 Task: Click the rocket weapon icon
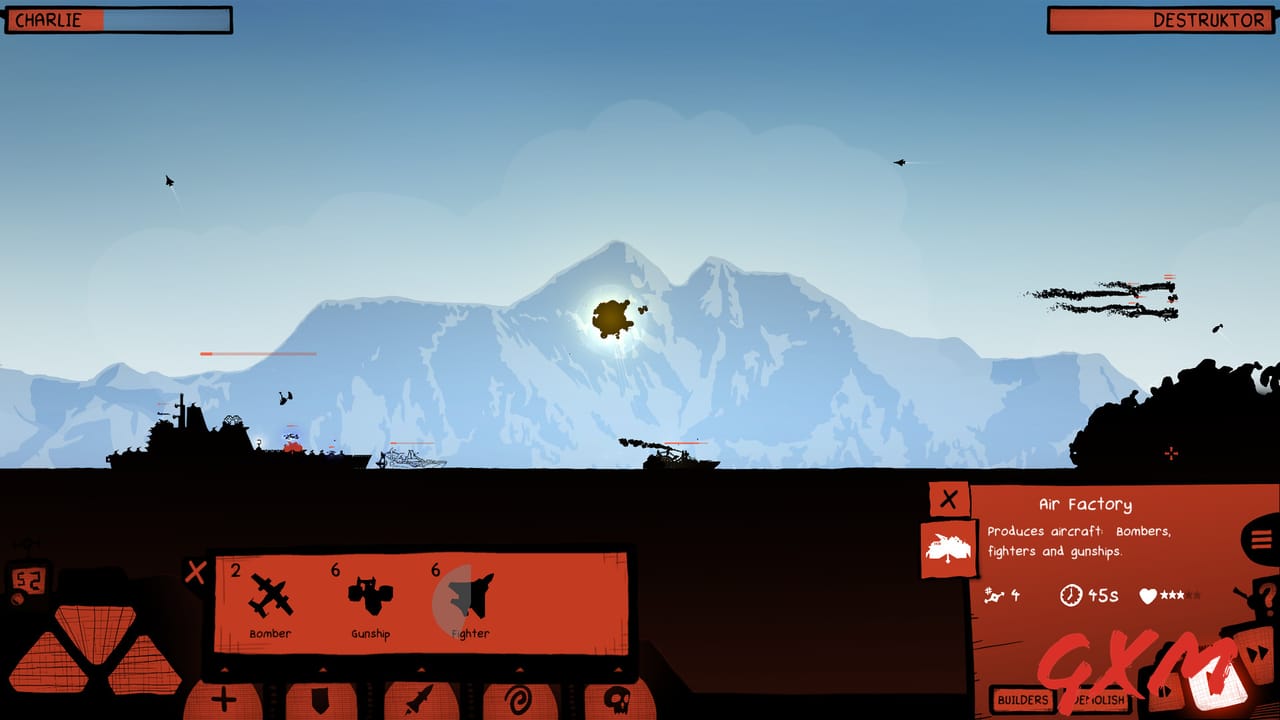[420, 700]
